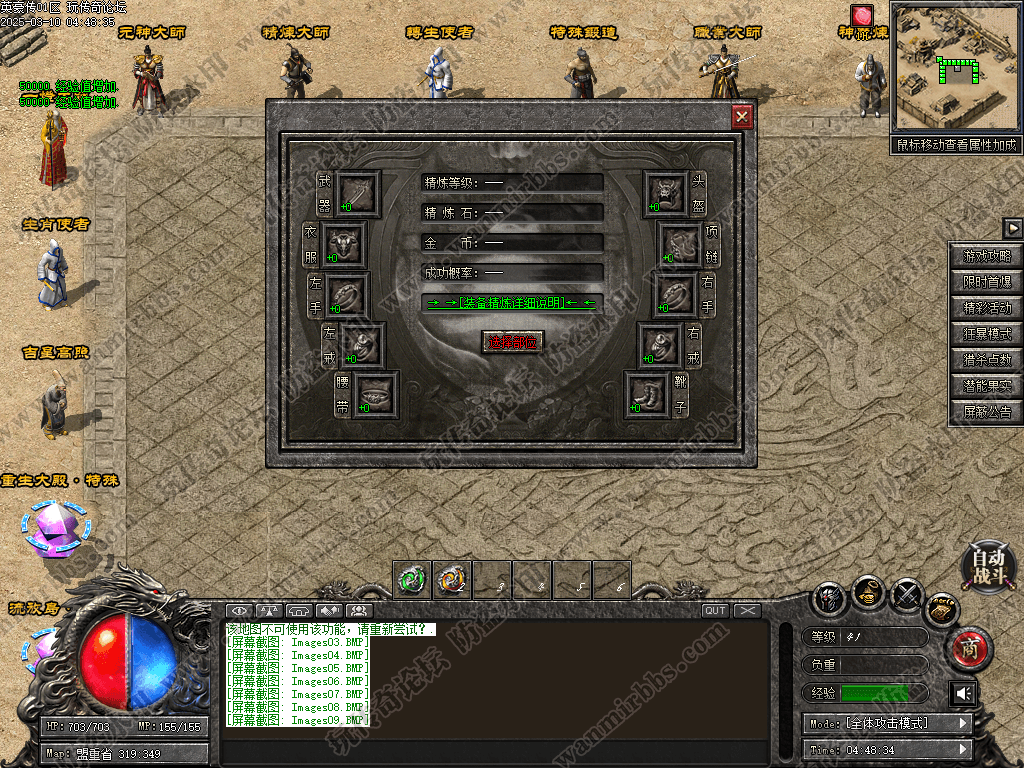Start 自动战斗 auto battle
This screenshot has width=1024, height=768.
point(989,566)
